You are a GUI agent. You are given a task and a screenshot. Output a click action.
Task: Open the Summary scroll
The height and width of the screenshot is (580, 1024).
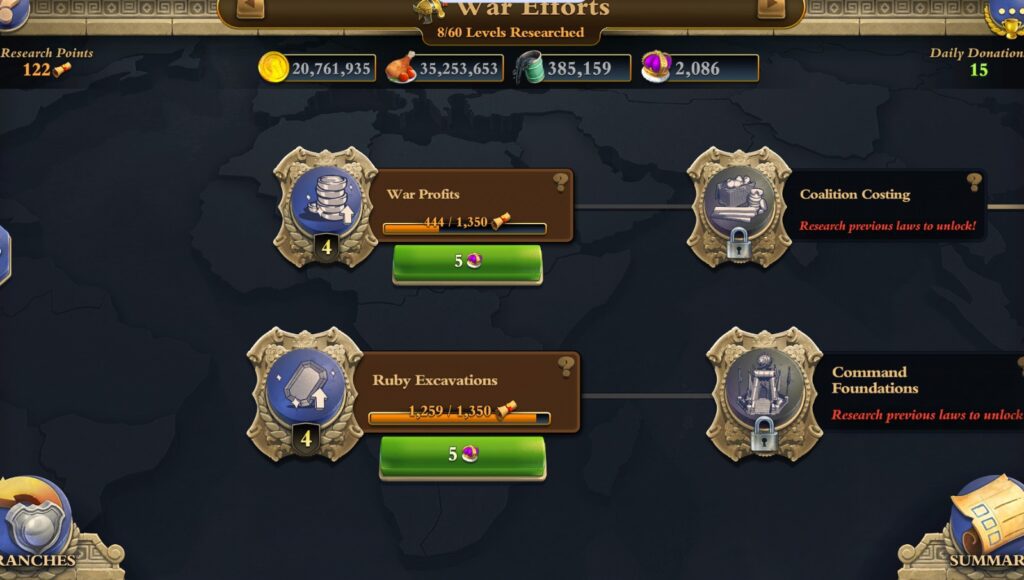click(x=985, y=525)
